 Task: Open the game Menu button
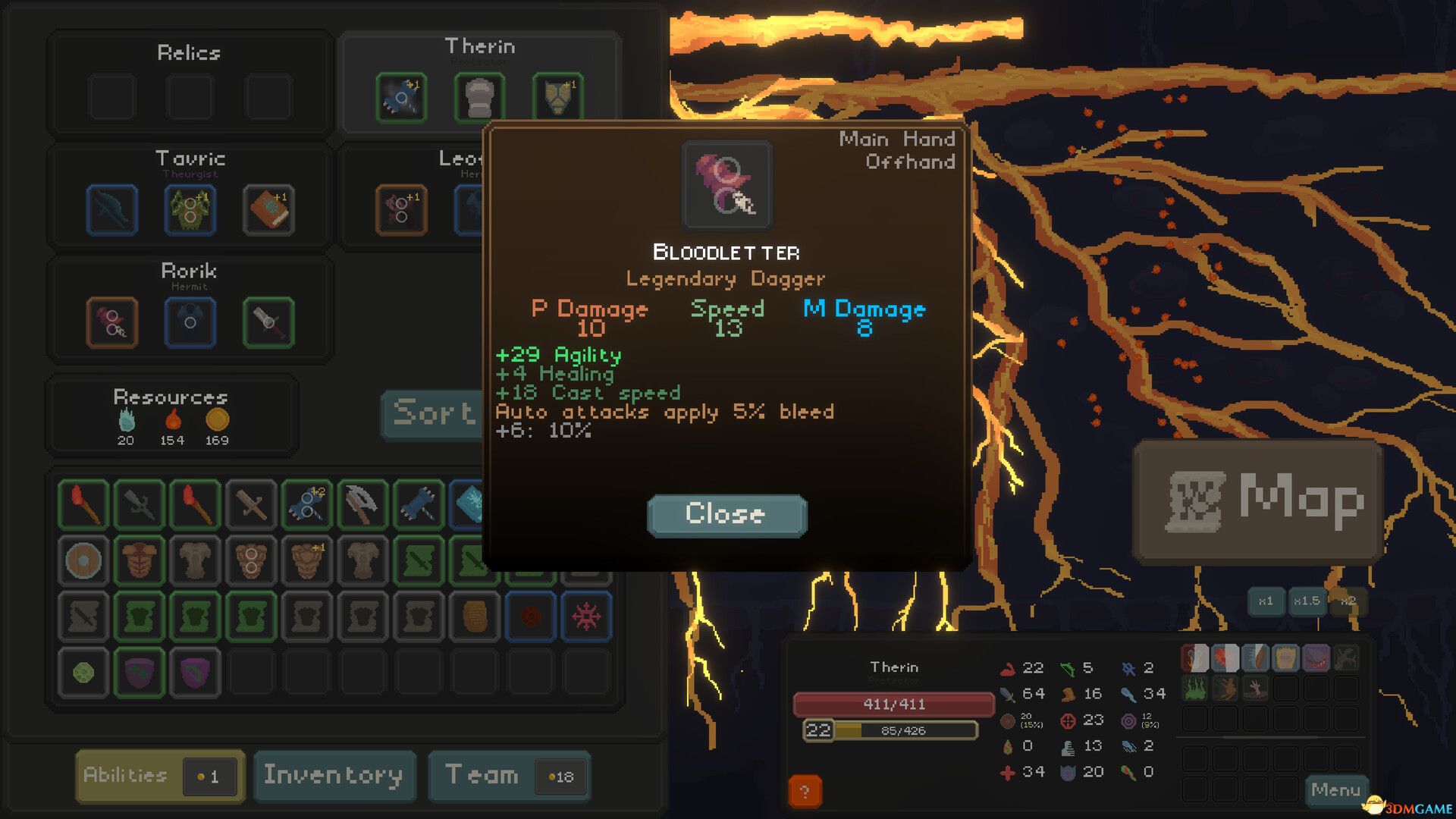(x=1335, y=790)
